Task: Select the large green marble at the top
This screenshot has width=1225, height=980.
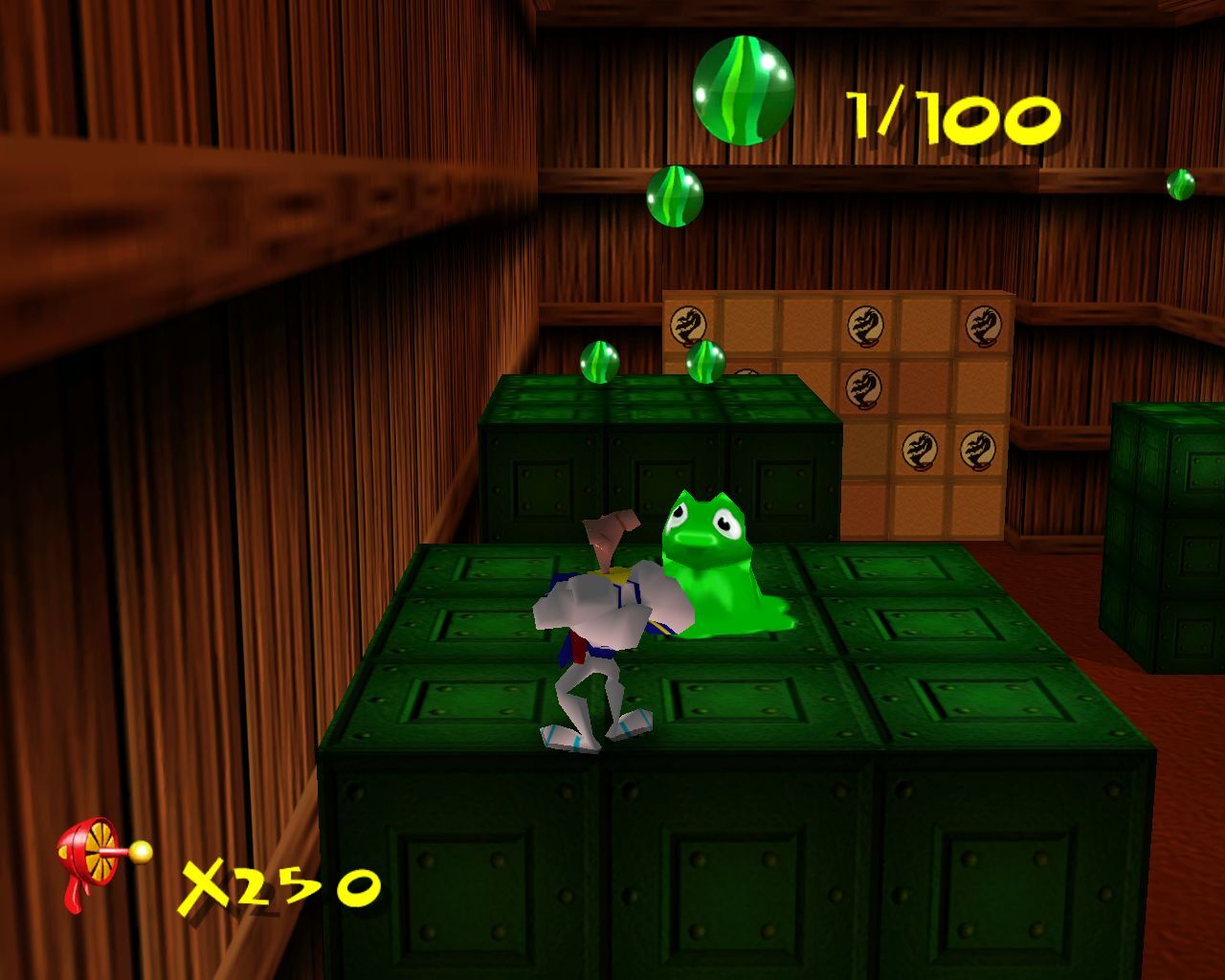Action: pyautogui.click(x=742, y=88)
